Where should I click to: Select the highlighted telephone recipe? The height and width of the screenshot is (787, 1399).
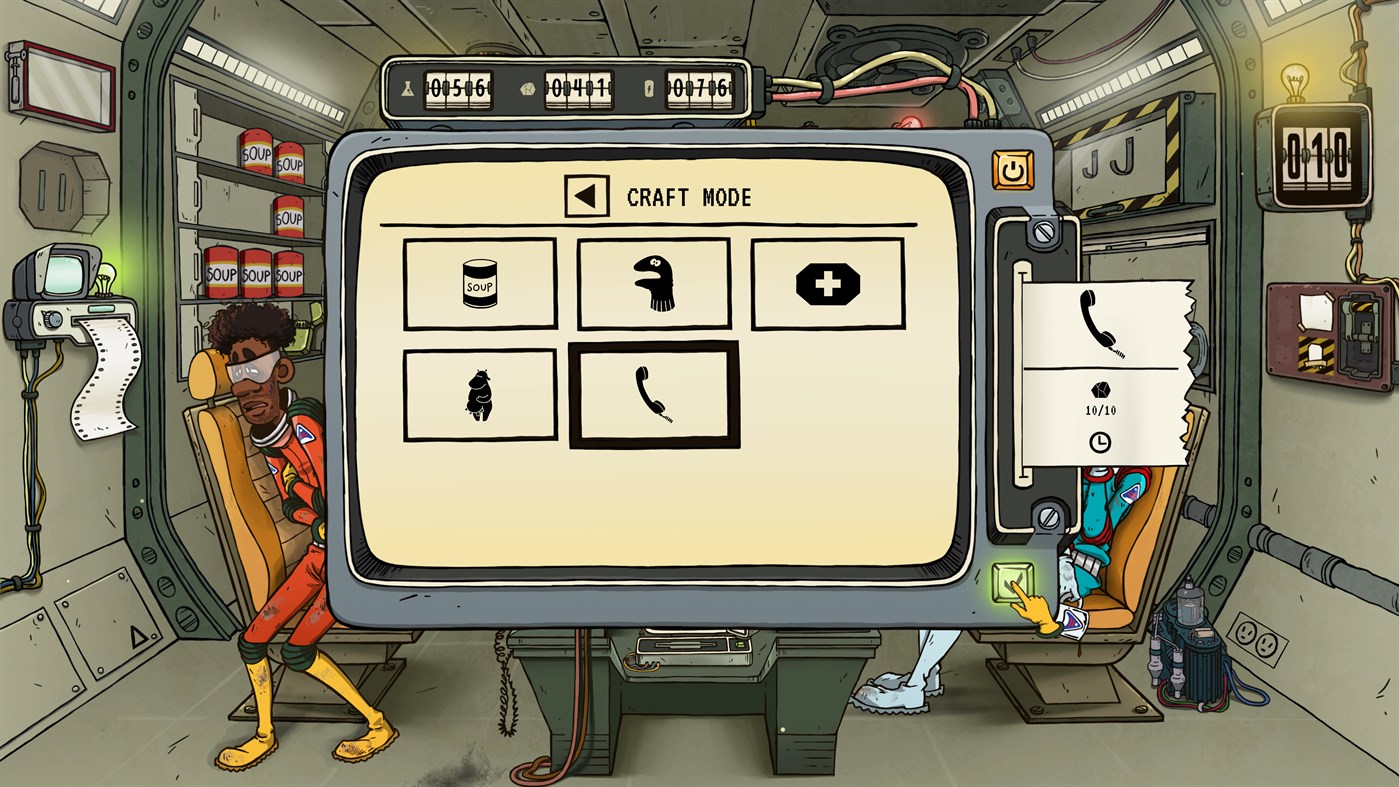point(655,394)
